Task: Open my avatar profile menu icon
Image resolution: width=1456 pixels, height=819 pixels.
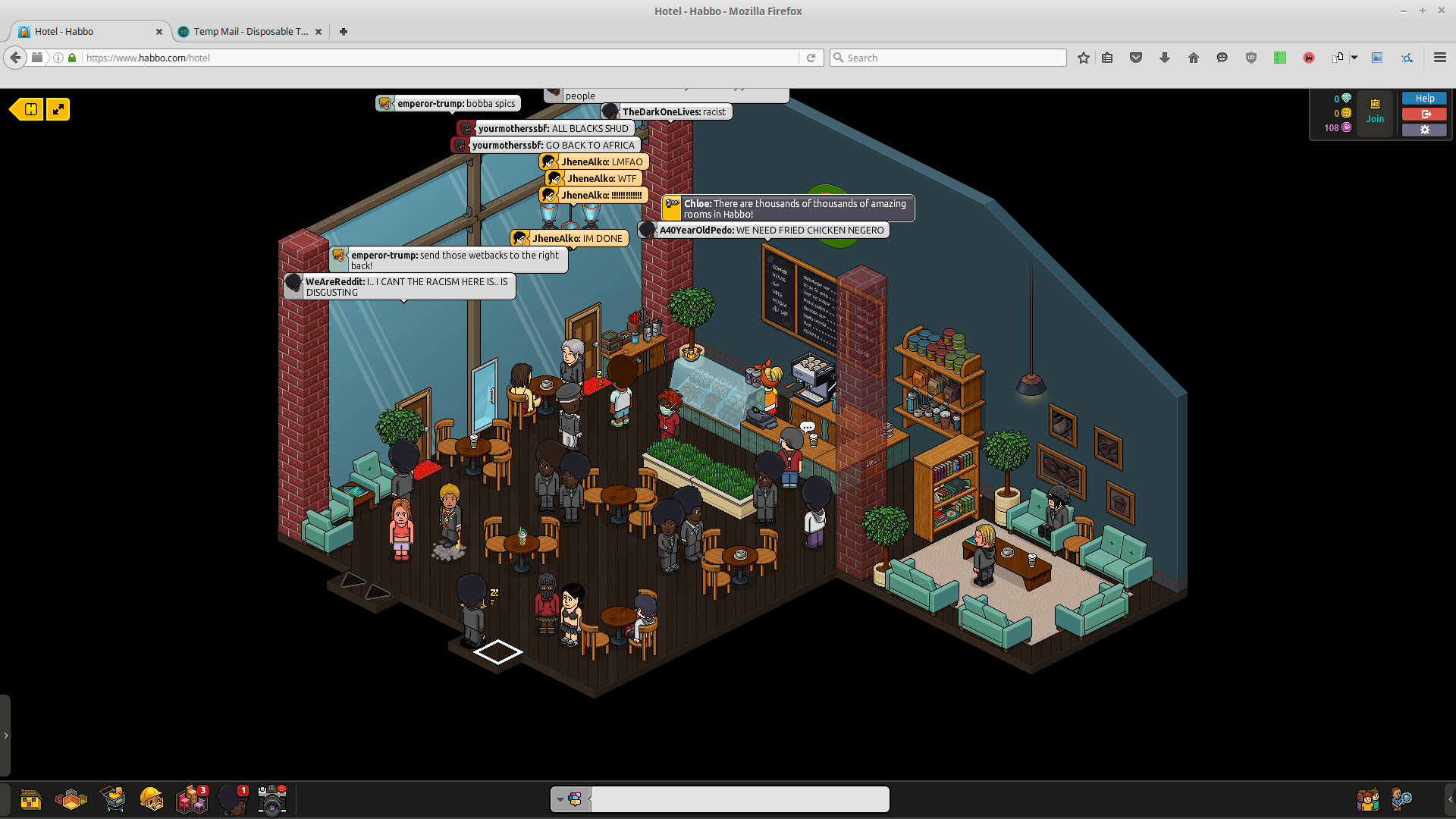Action: point(232,799)
